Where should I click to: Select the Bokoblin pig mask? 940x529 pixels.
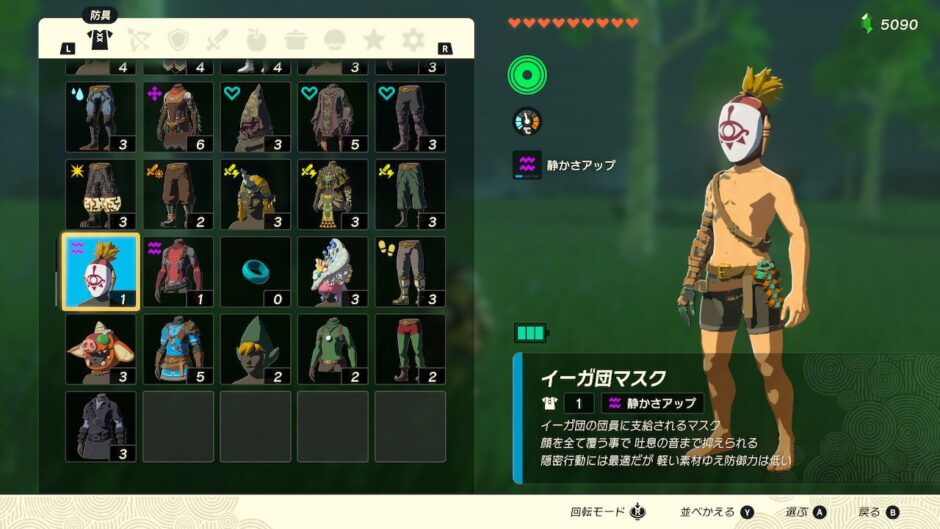(101, 349)
